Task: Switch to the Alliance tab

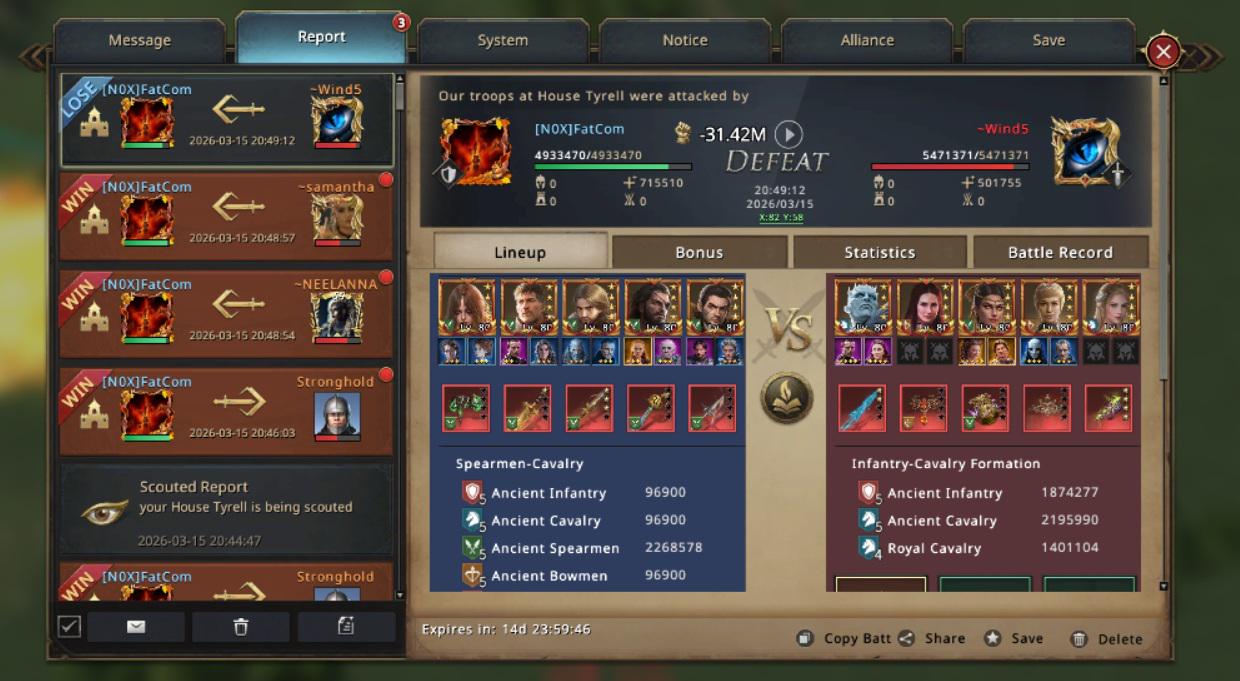Action: 867,41
